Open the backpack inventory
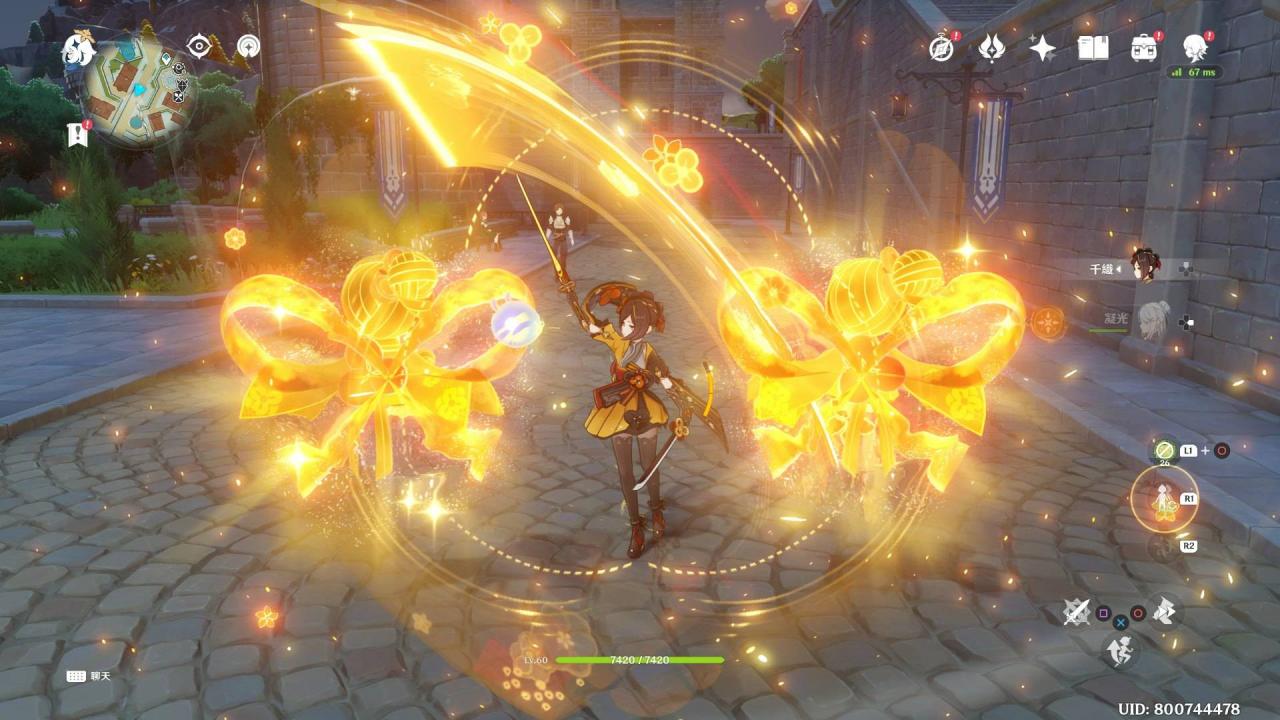The image size is (1280, 720). tap(1144, 47)
